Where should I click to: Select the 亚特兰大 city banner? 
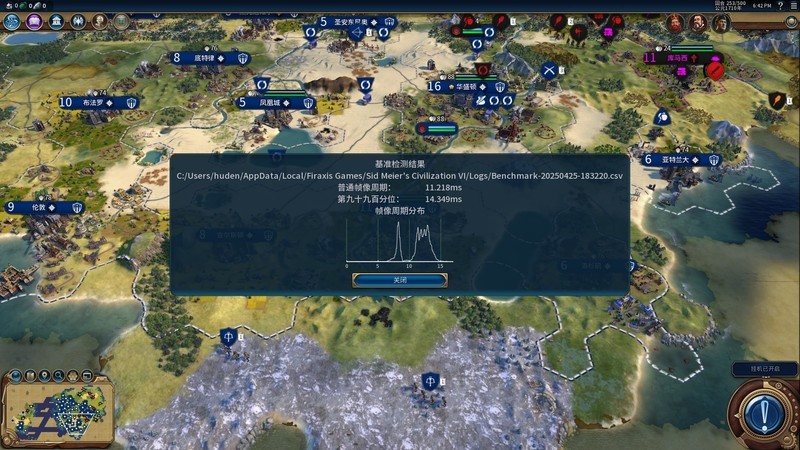[x=683, y=159]
